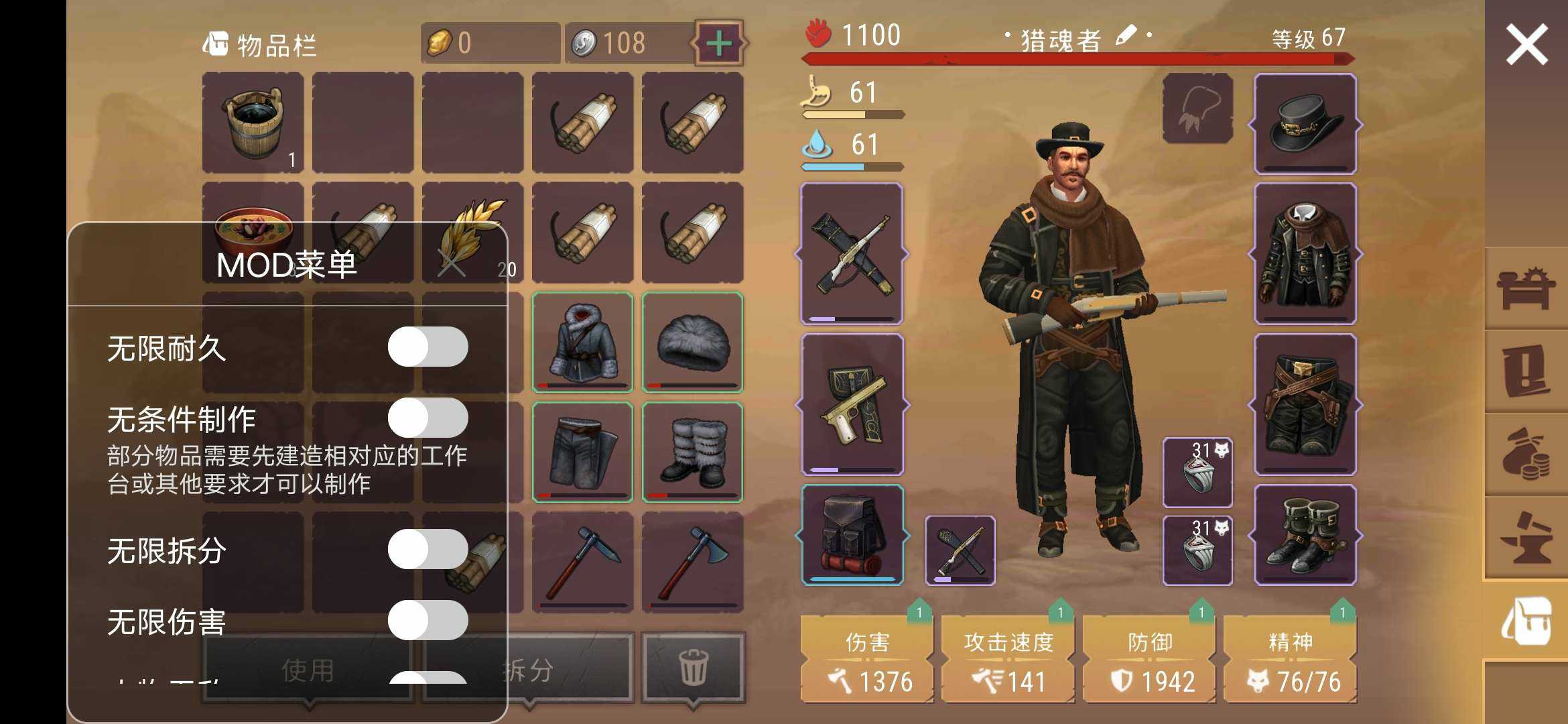Select the fur coat inventory item
Viewport: 1568px width, 724px height.
click(582, 342)
